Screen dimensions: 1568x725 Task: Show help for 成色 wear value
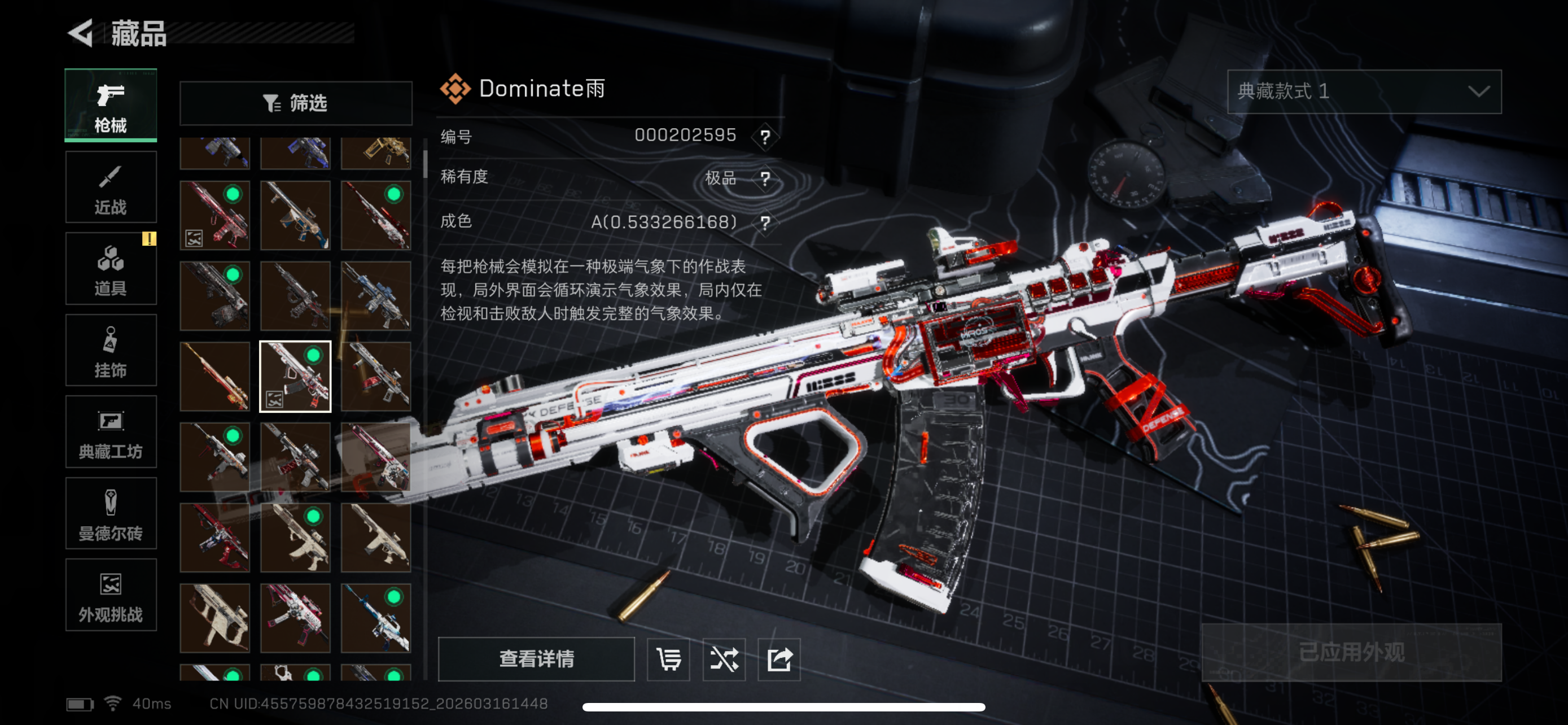click(765, 222)
